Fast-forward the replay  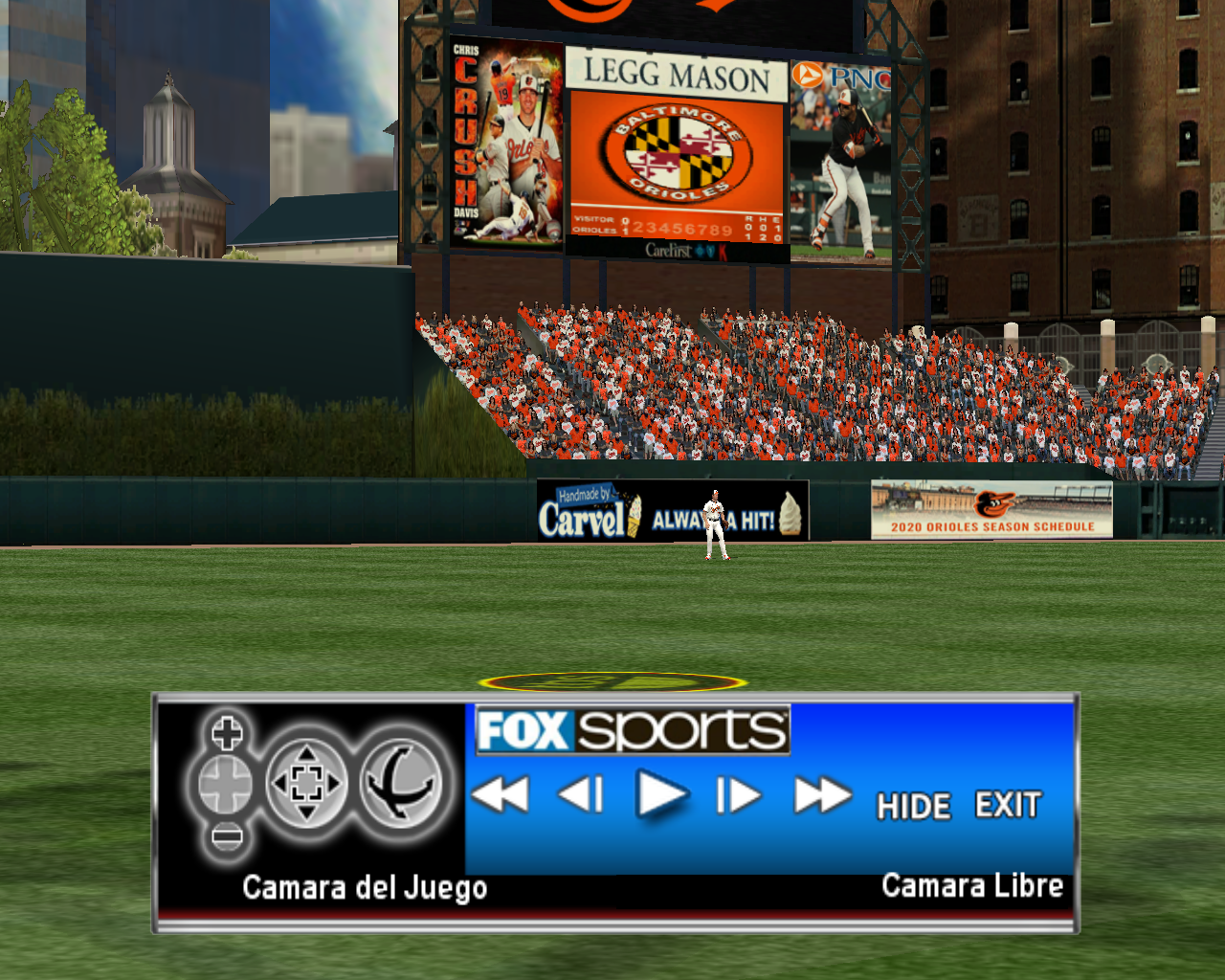[822, 794]
